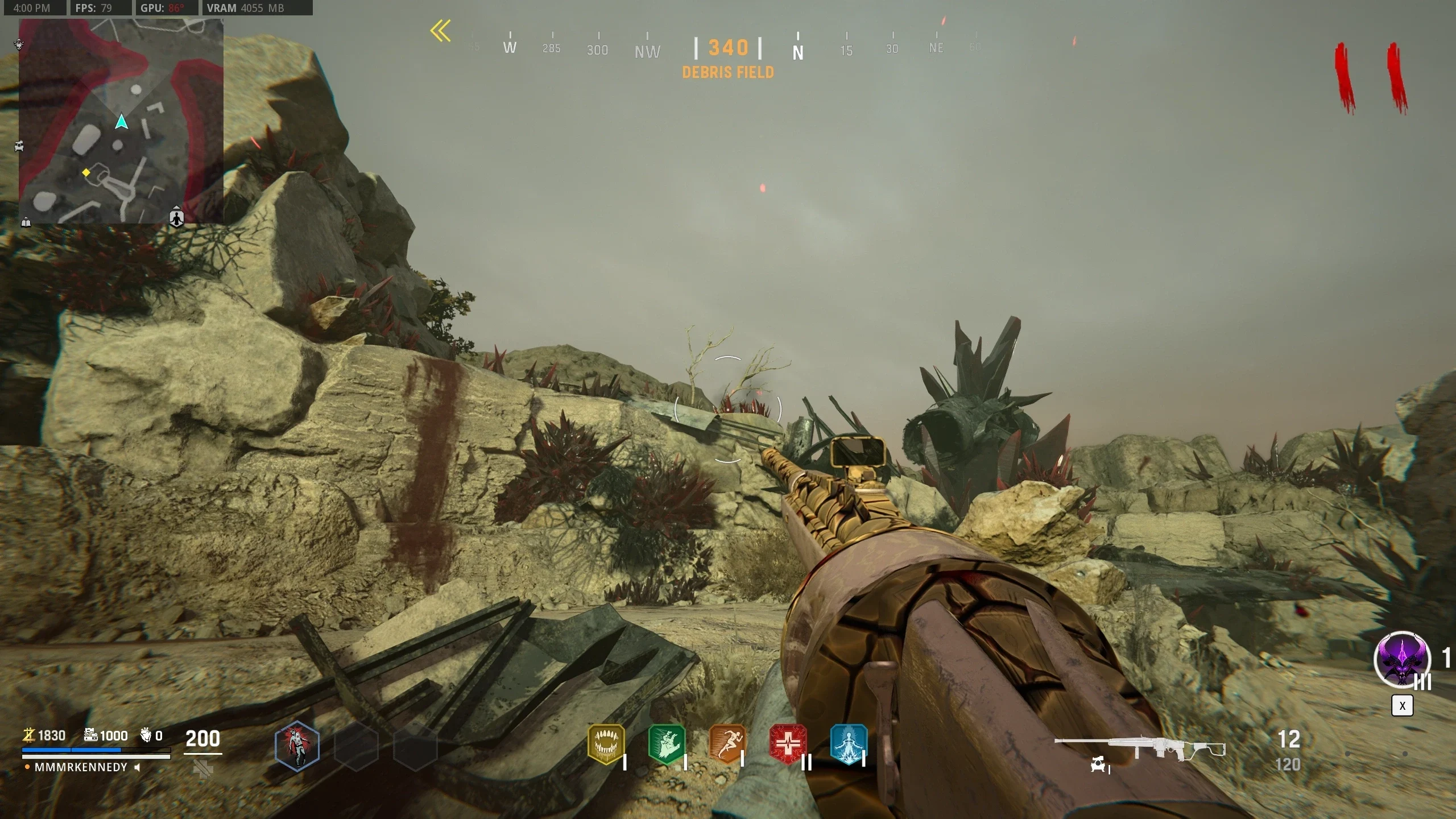This screenshot has width=1456, height=819.
Task: Click the meditating figure marker on minimap
Action: [x=177, y=217]
